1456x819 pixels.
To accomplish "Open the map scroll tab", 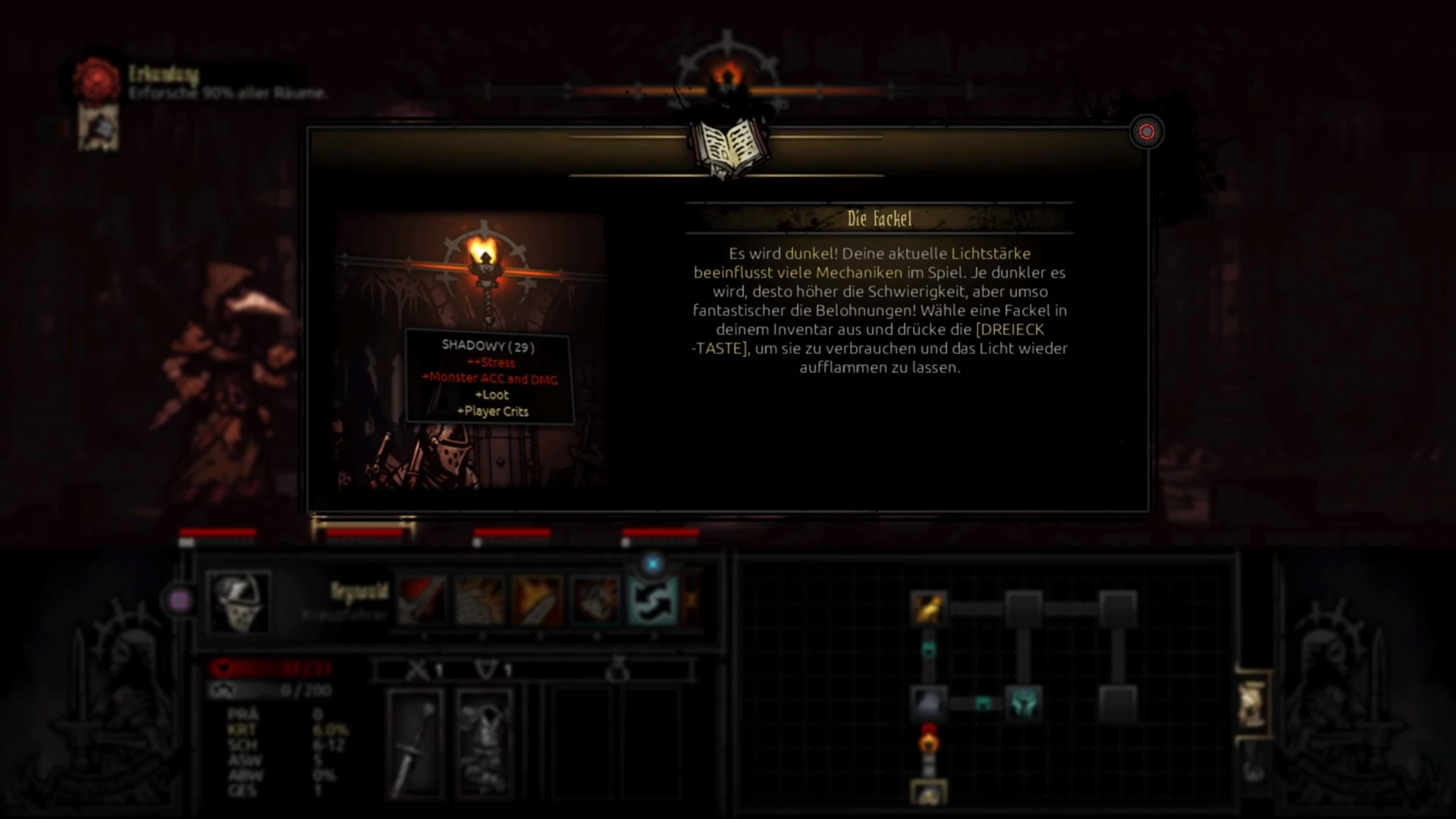I will point(1253,704).
